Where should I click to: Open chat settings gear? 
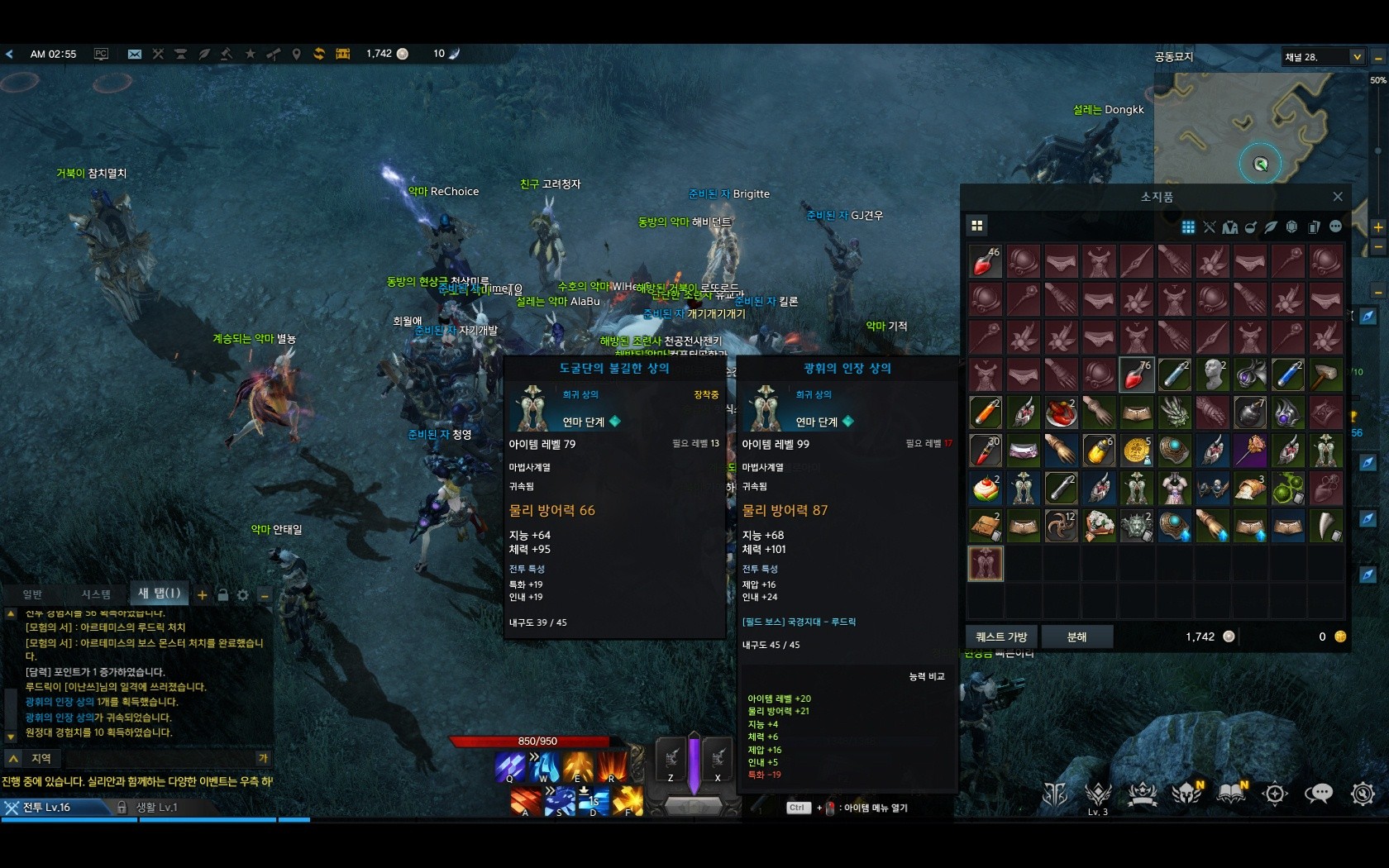click(243, 594)
